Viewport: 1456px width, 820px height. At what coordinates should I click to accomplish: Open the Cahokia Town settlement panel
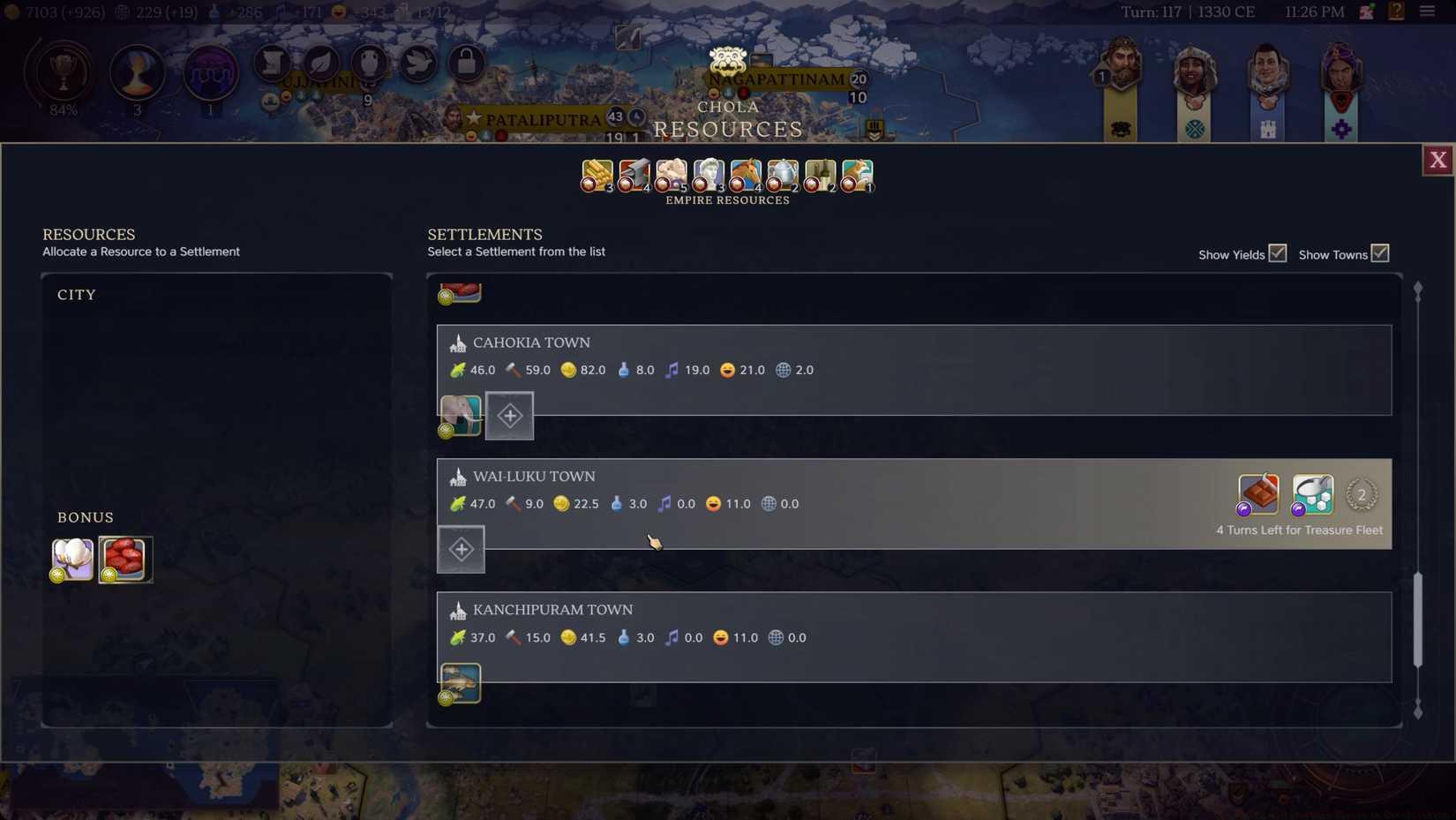532,342
